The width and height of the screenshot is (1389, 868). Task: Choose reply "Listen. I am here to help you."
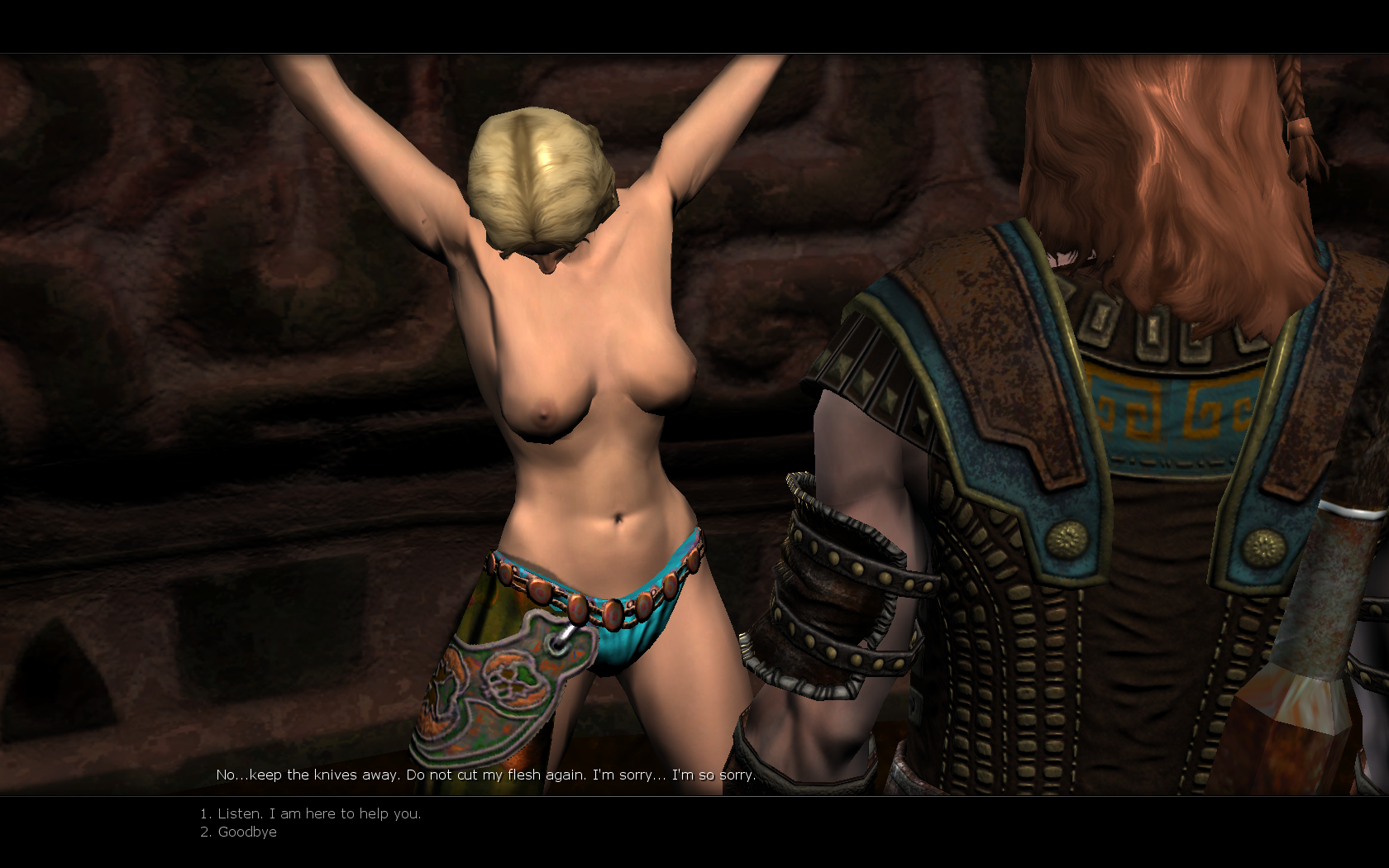point(318,813)
